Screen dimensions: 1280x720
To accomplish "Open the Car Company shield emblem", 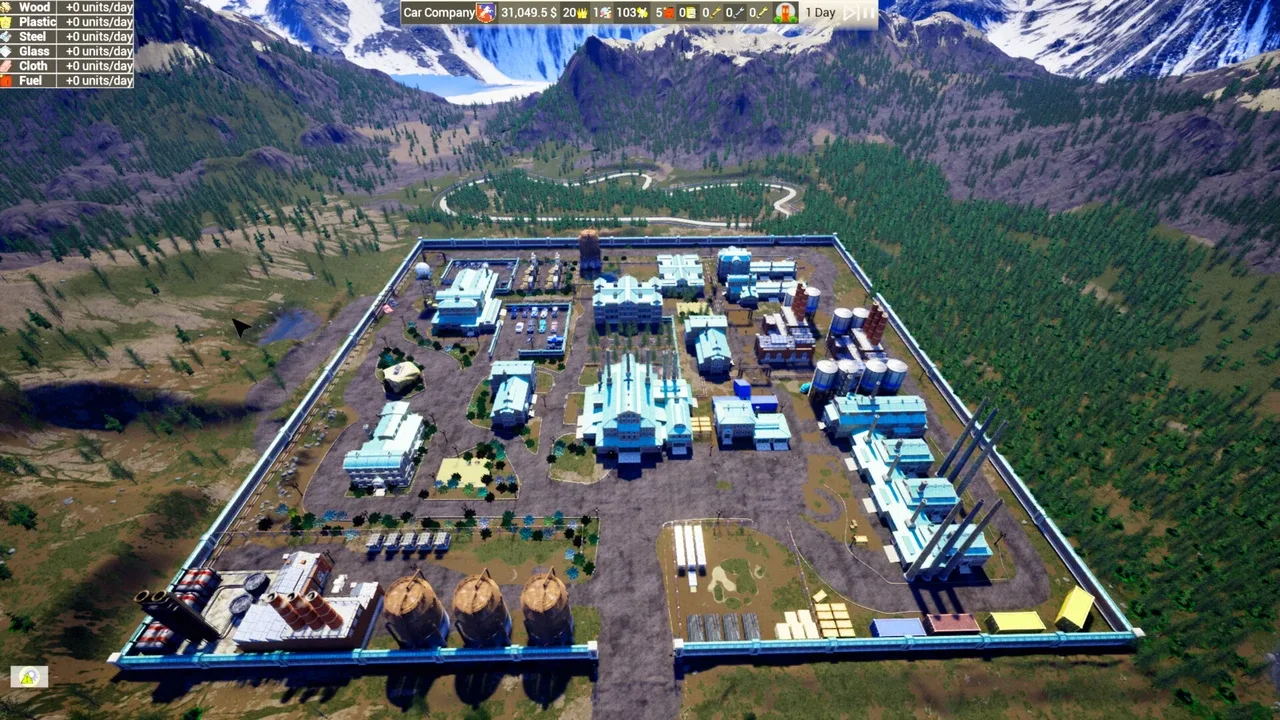I will tap(484, 12).
